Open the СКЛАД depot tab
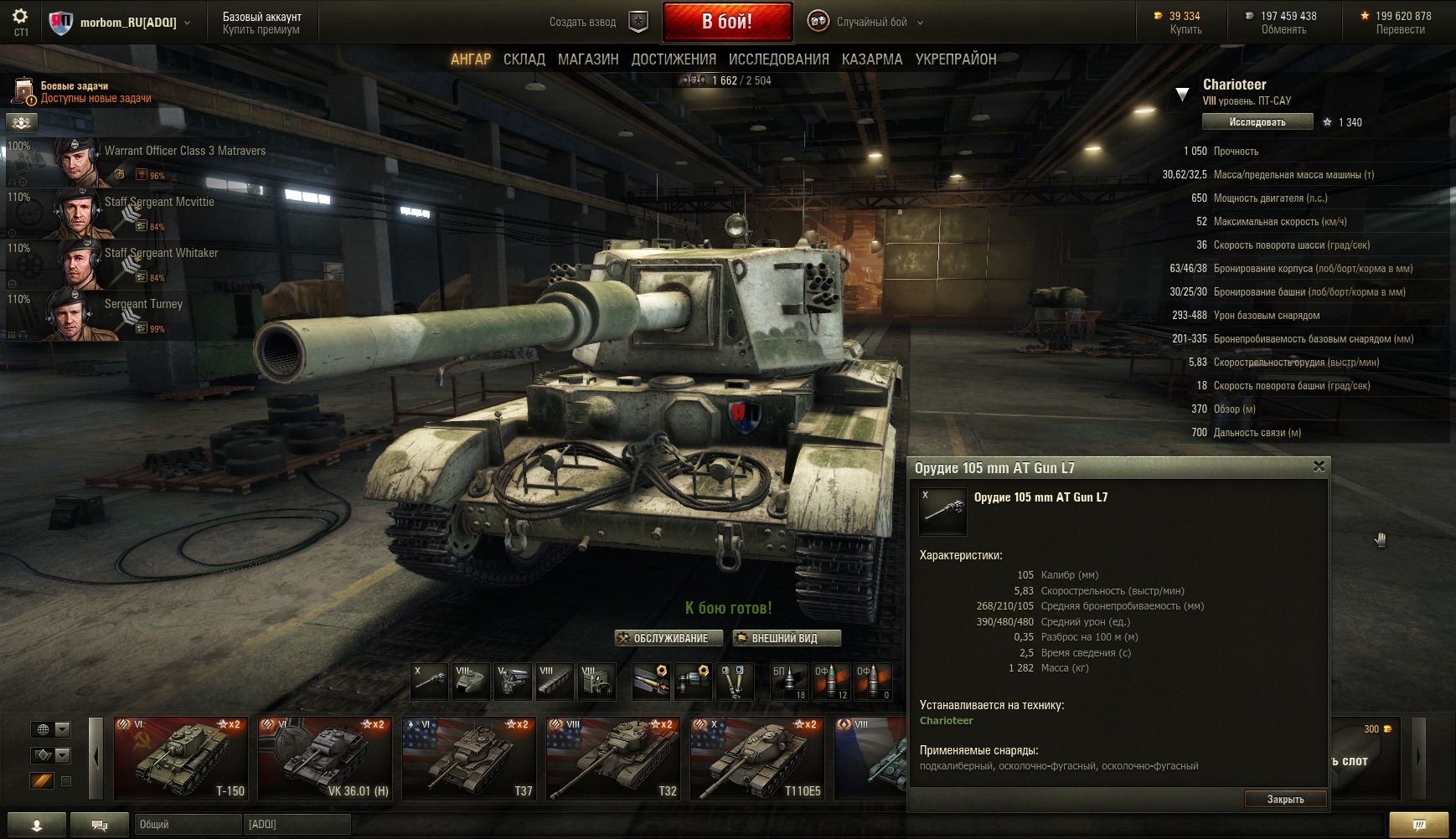Viewport: 1456px width, 839px height. point(524,59)
